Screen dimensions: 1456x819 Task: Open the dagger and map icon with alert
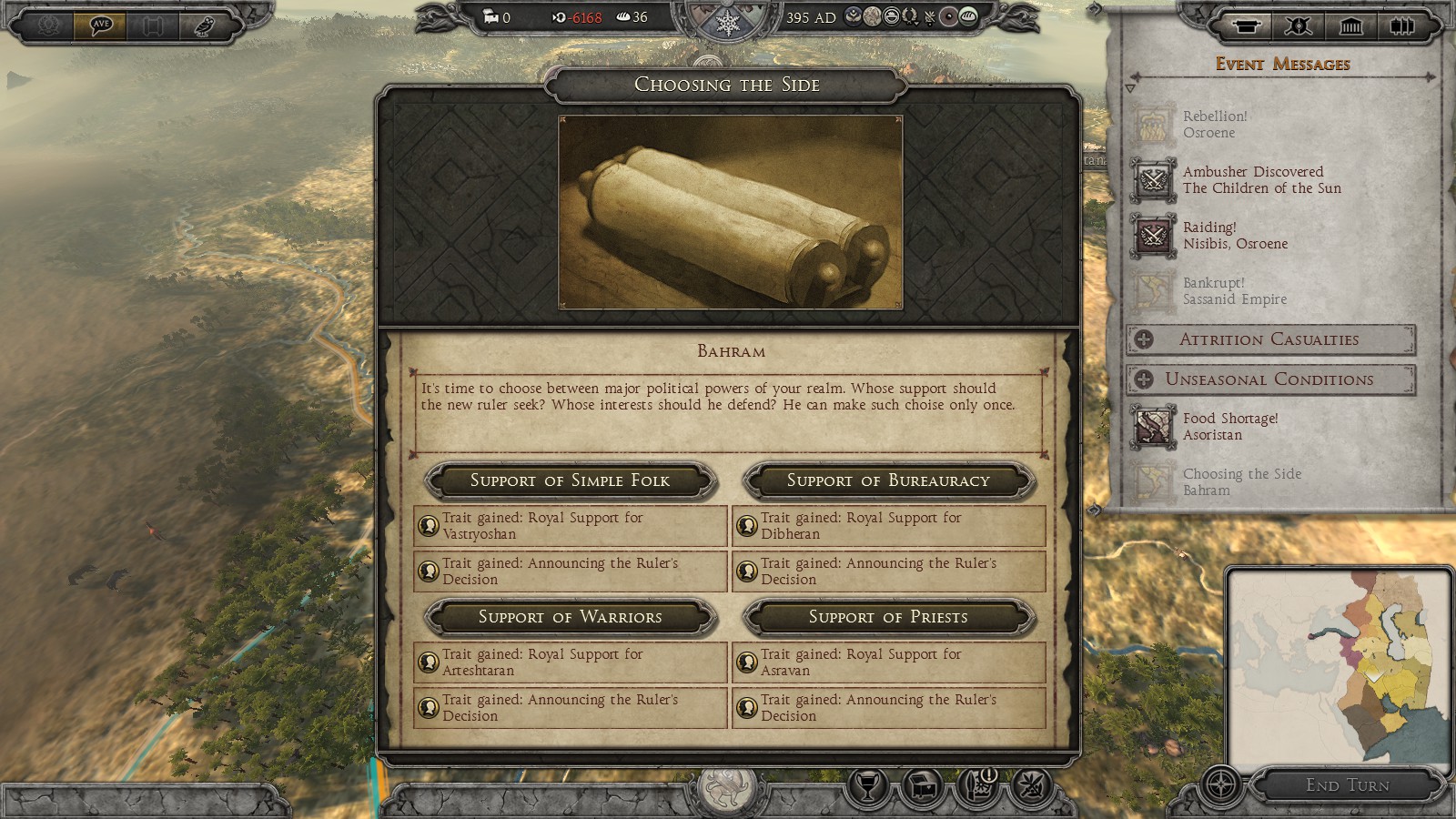(x=978, y=785)
